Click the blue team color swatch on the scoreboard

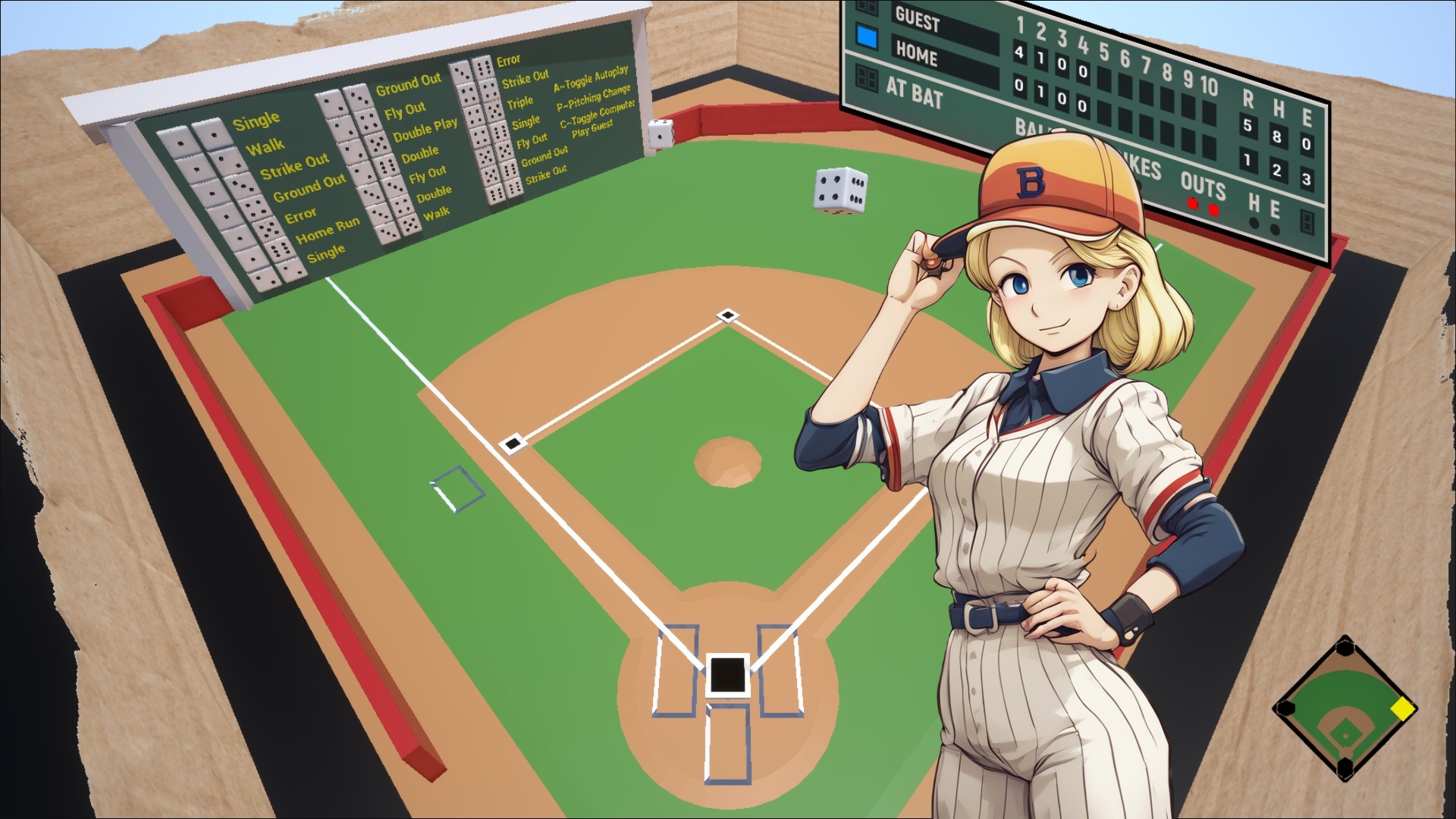tap(867, 36)
